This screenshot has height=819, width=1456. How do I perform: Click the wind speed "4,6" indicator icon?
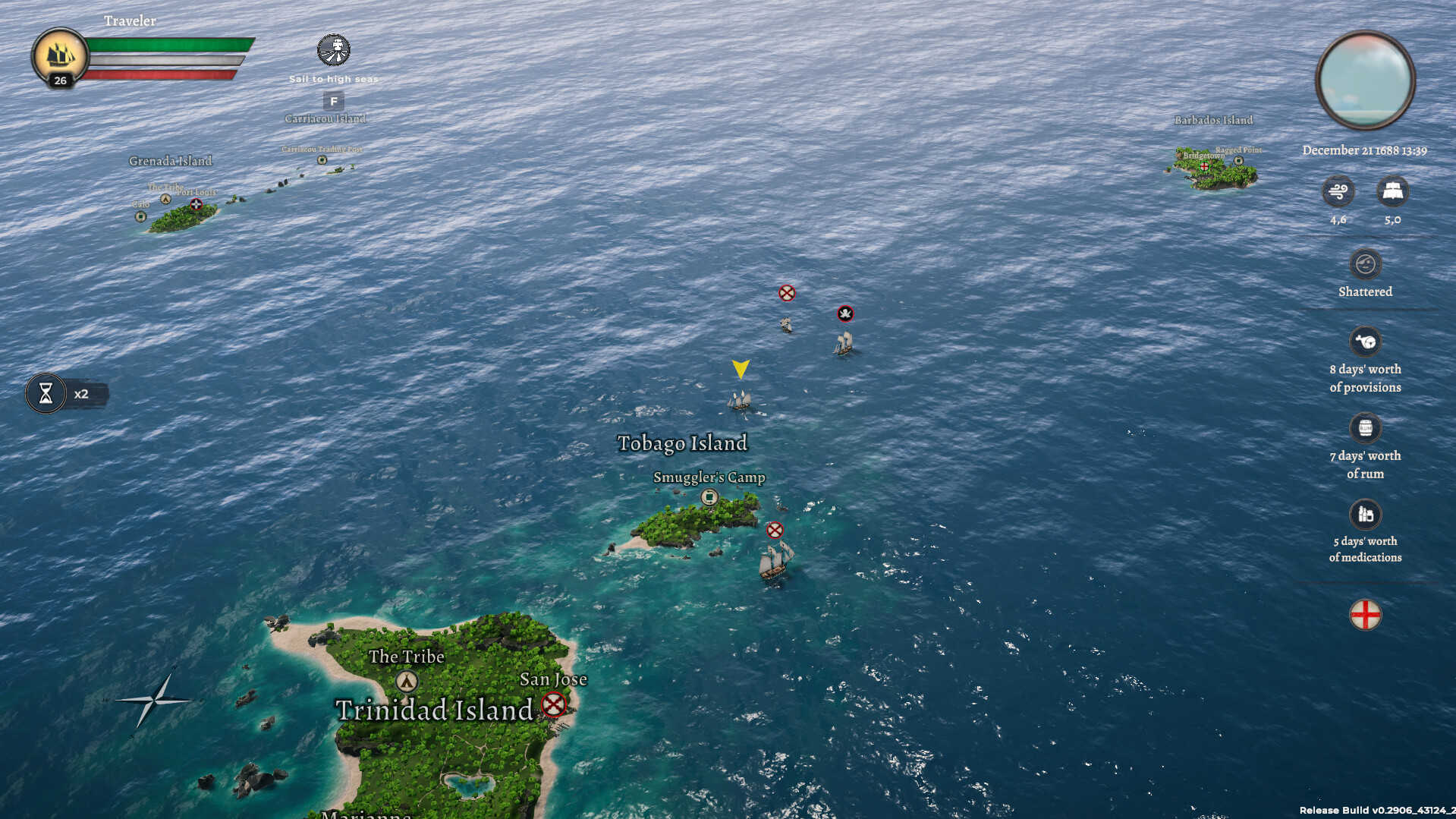click(x=1338, y=192)
